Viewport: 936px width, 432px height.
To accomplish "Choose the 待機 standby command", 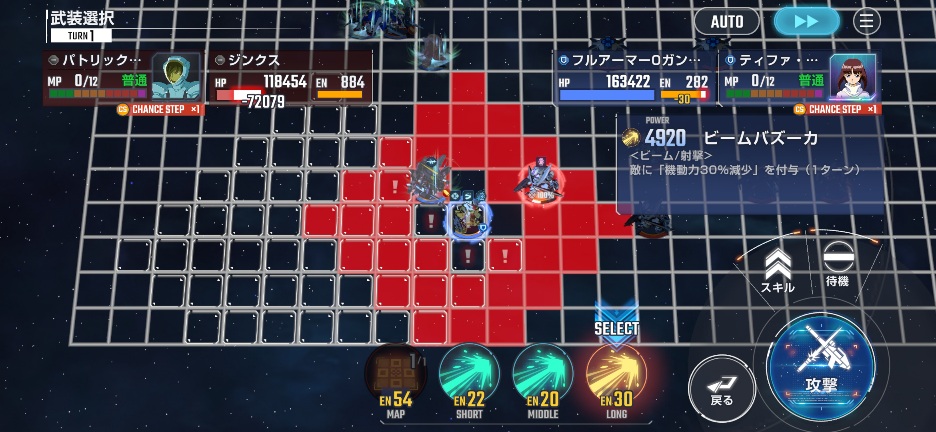I will click(836, 265).
